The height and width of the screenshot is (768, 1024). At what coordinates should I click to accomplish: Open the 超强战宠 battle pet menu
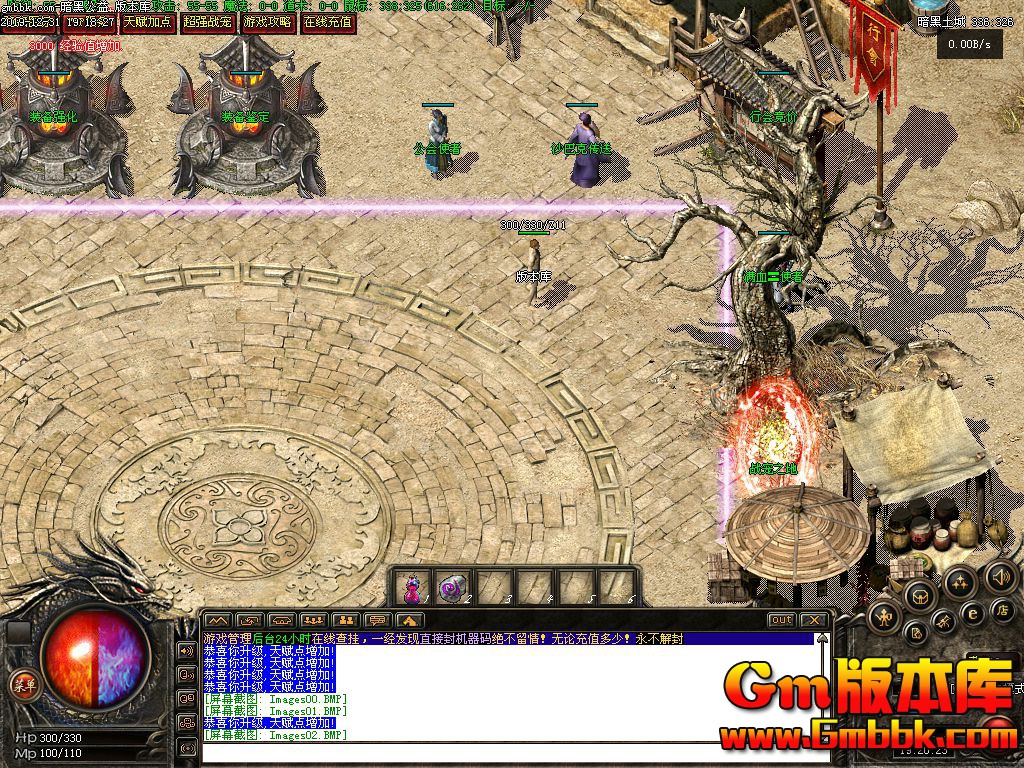coord(208,21)
